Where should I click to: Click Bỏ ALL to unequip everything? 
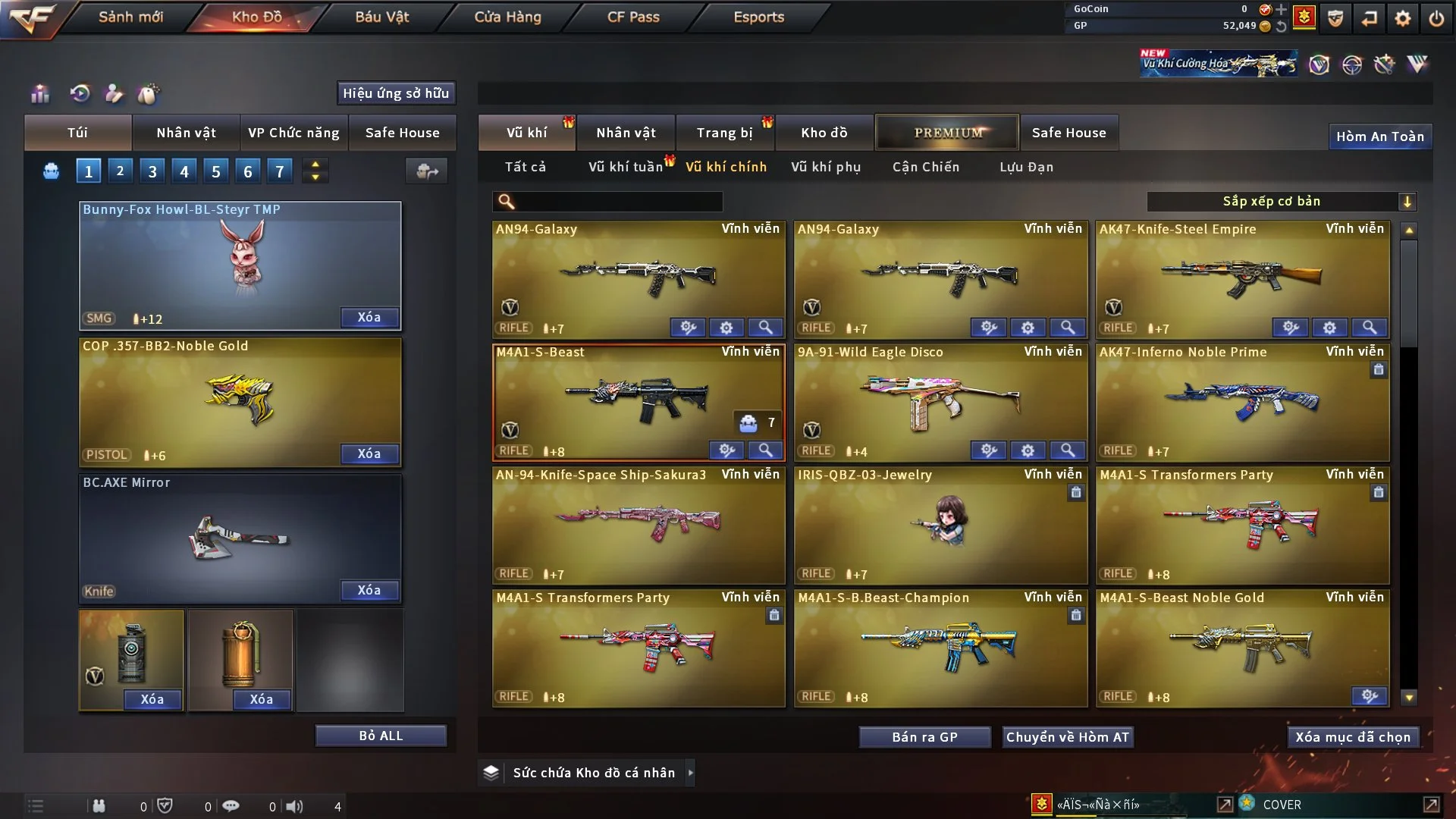pyautogui.click(x=381, y=736)
